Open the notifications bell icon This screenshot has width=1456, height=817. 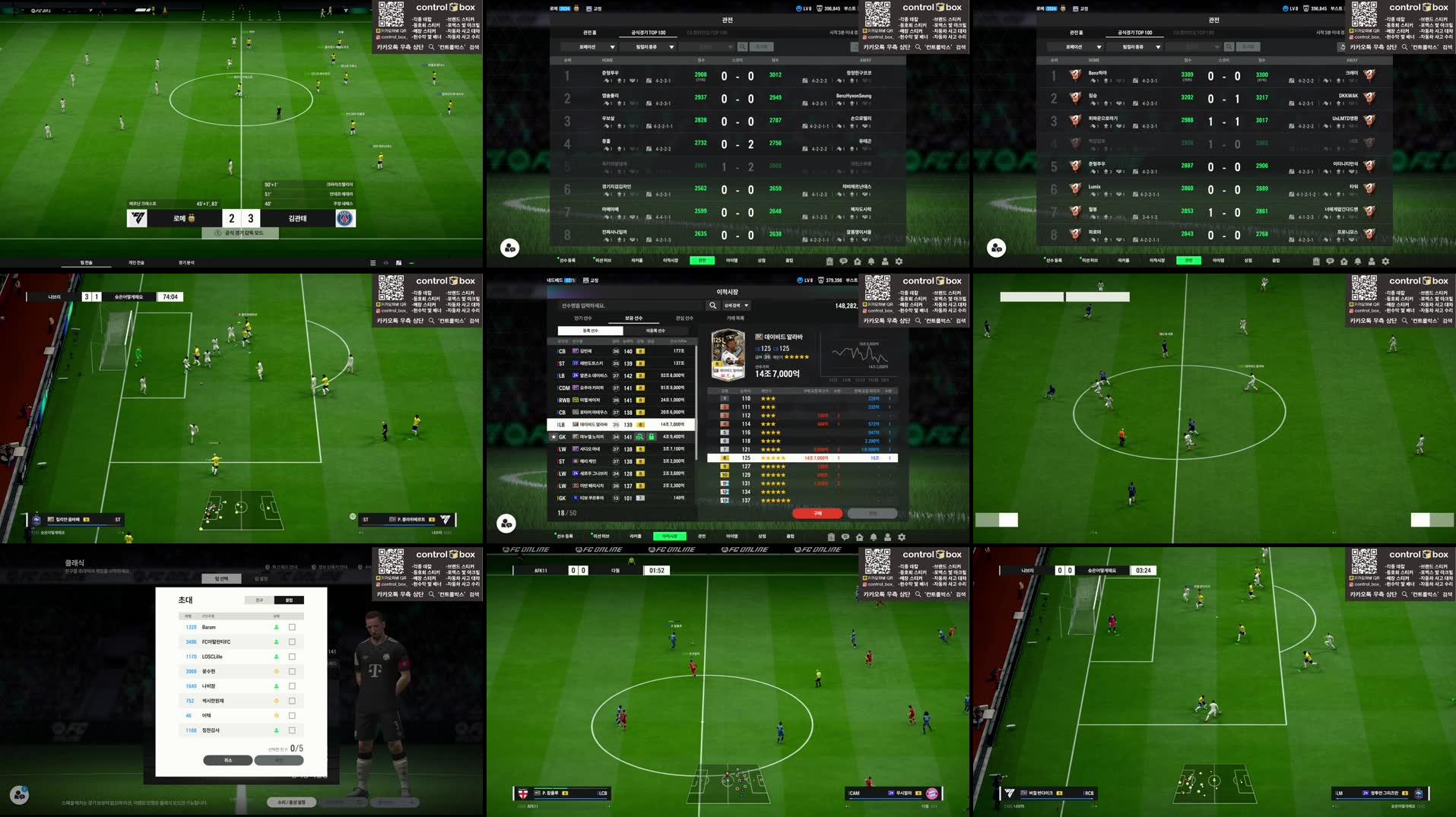pyautogui.click(x=874, y=537)
